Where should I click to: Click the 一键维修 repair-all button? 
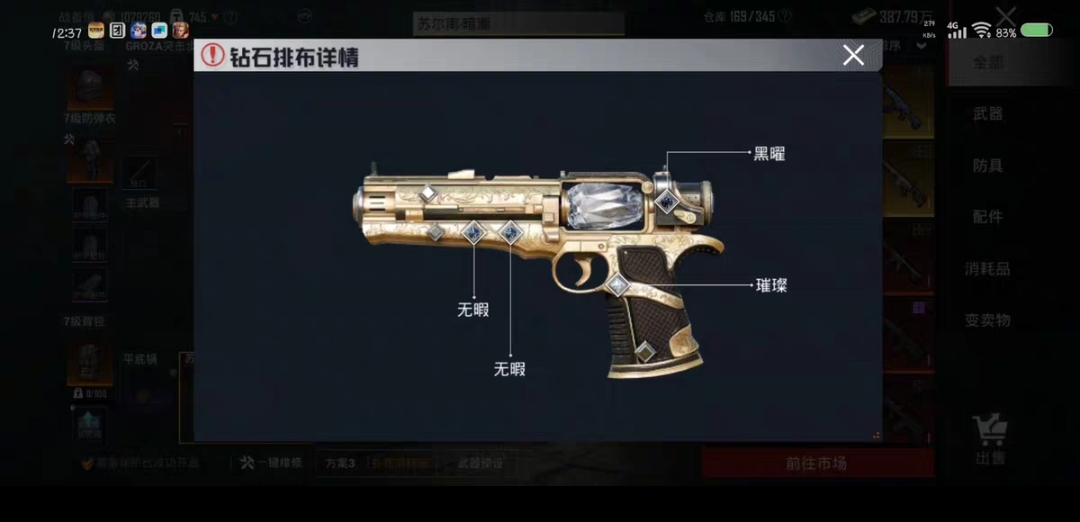point(270,463)
